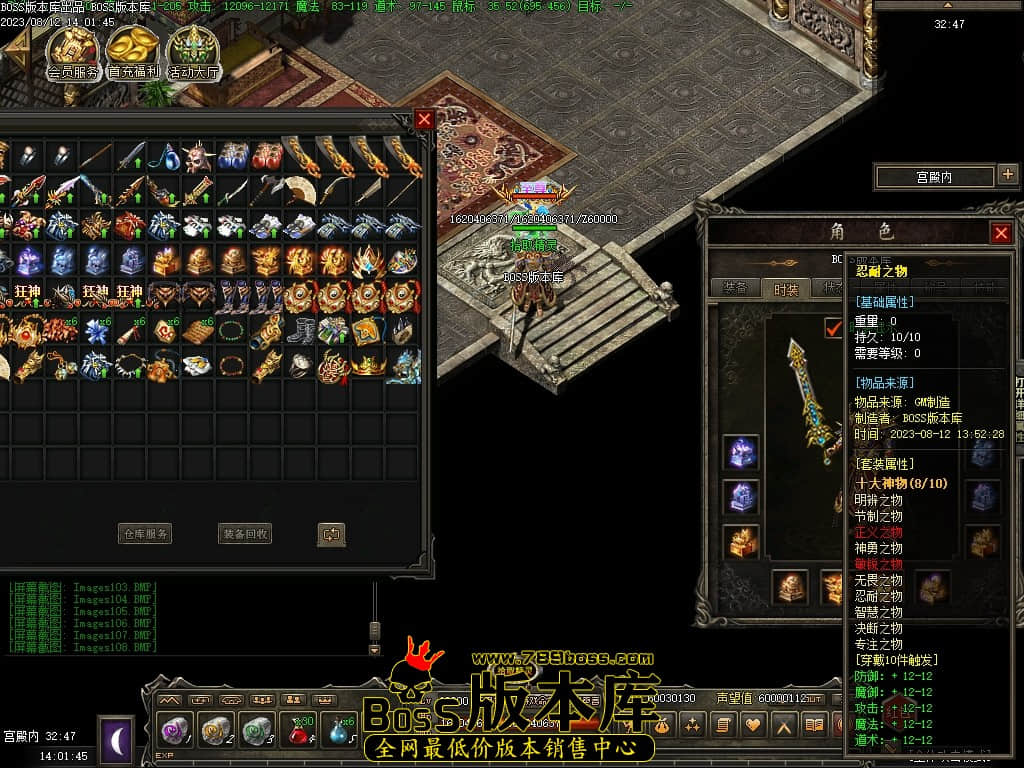Open the book icon on the bottom bar
Image resolution: width=1024 pixels, height=768 pixels.
pos(815,725)
